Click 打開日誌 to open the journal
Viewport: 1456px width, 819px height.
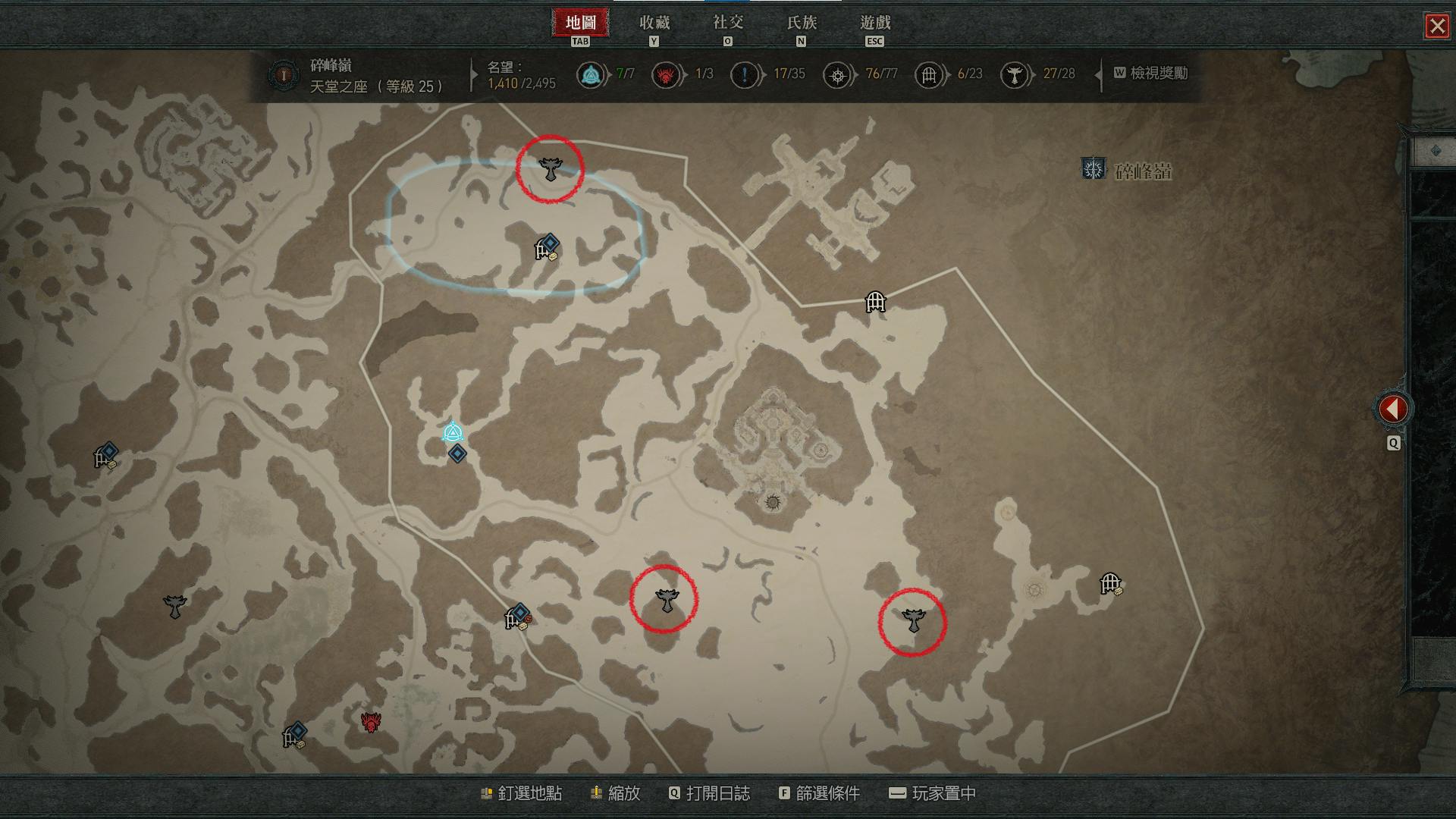click(709, 793)
